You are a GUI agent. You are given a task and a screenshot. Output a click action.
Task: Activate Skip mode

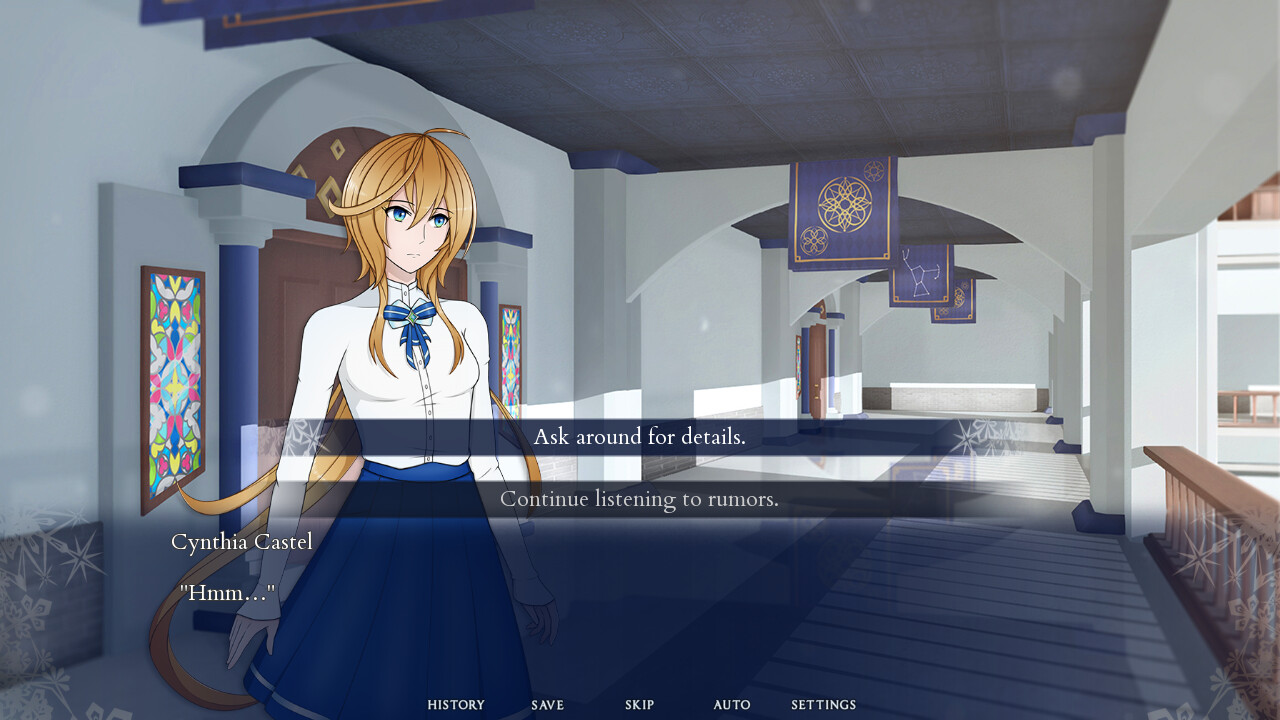(x=639, y=705)
